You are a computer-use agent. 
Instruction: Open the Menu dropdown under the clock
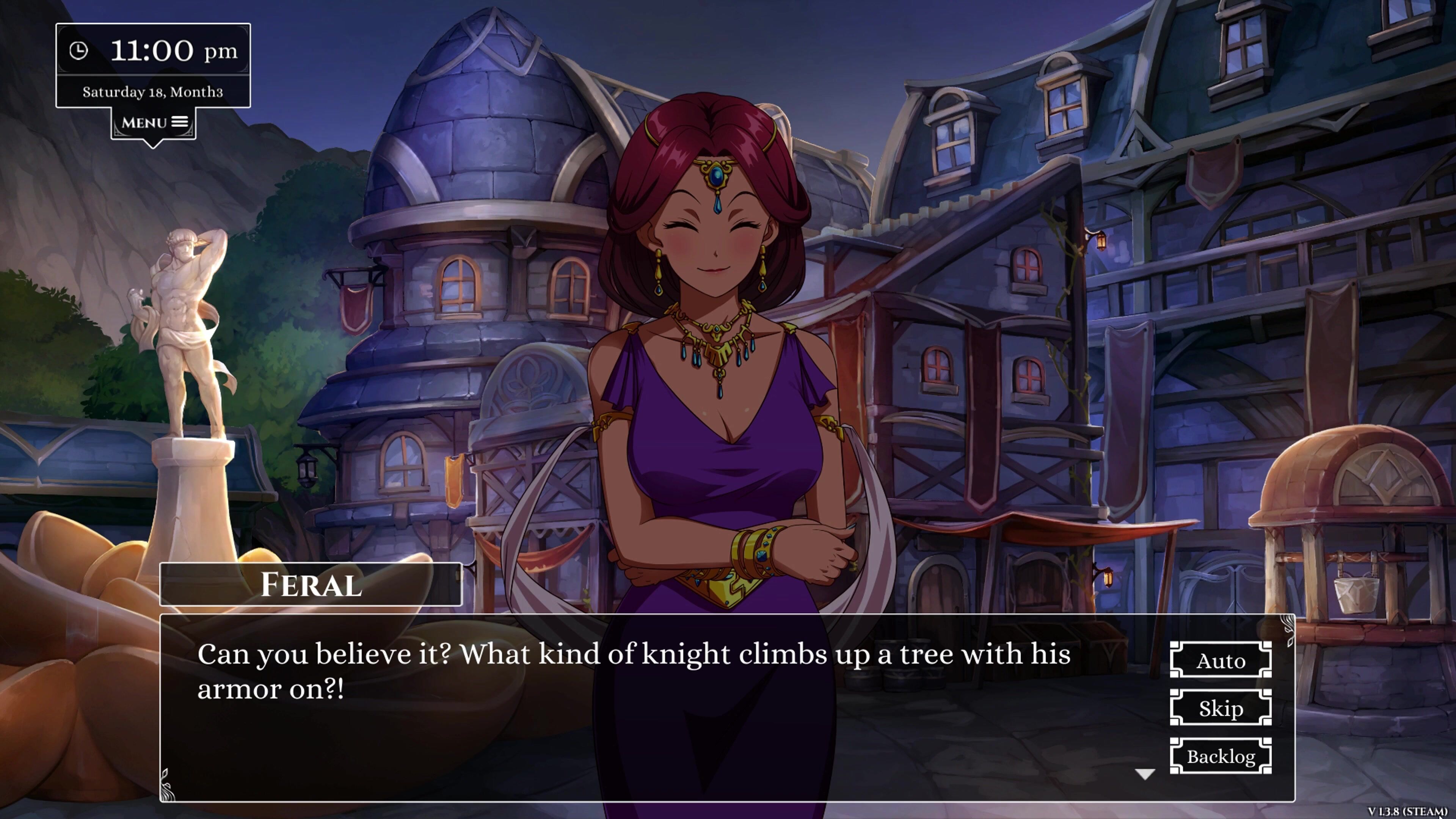[x=153, y=123]
